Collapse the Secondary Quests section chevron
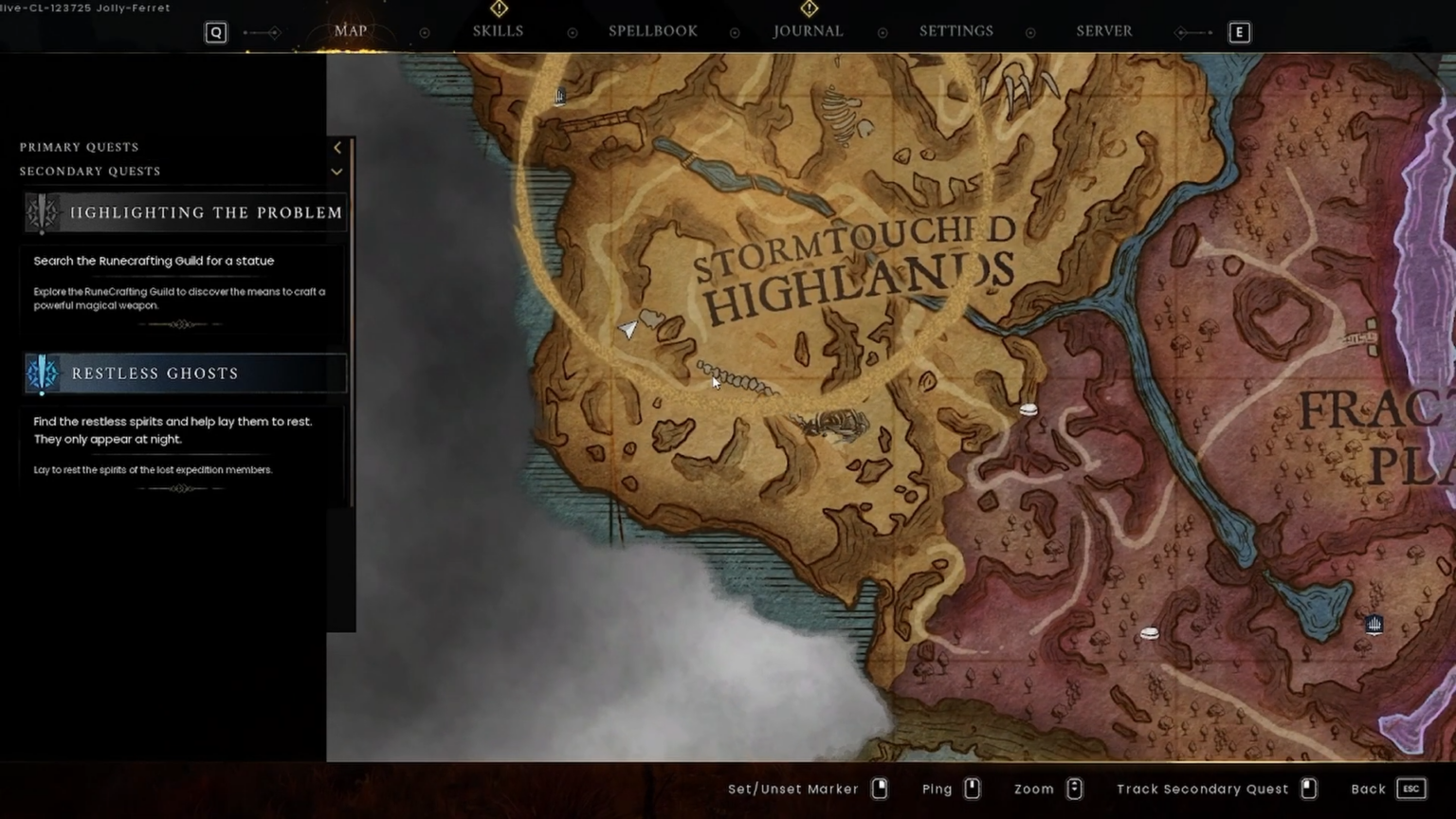 337,172
